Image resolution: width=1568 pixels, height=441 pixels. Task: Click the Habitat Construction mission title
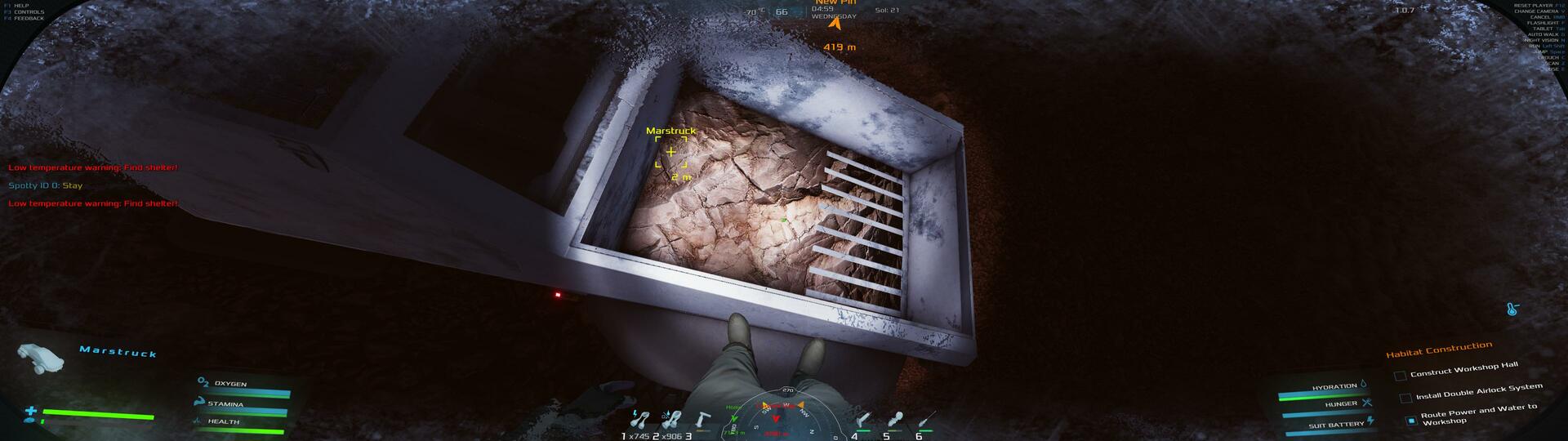1438,350
